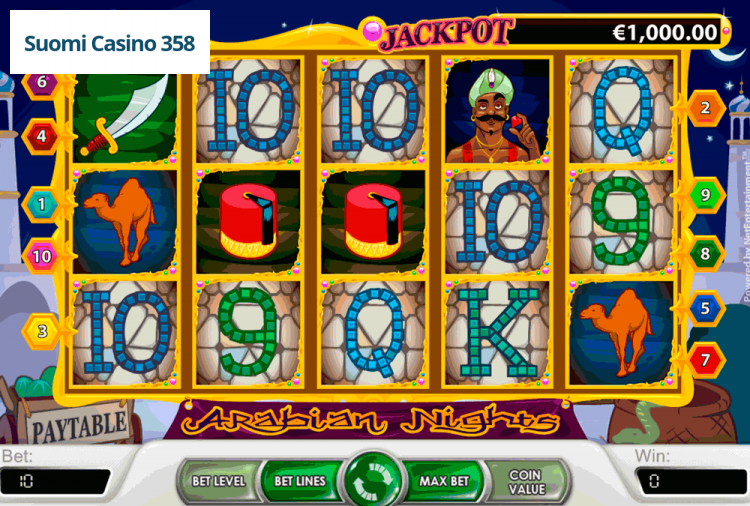750x506 pixels.
Task: Select the Bet Lines button
Action: pyautogui.click(x=298, y=481)
